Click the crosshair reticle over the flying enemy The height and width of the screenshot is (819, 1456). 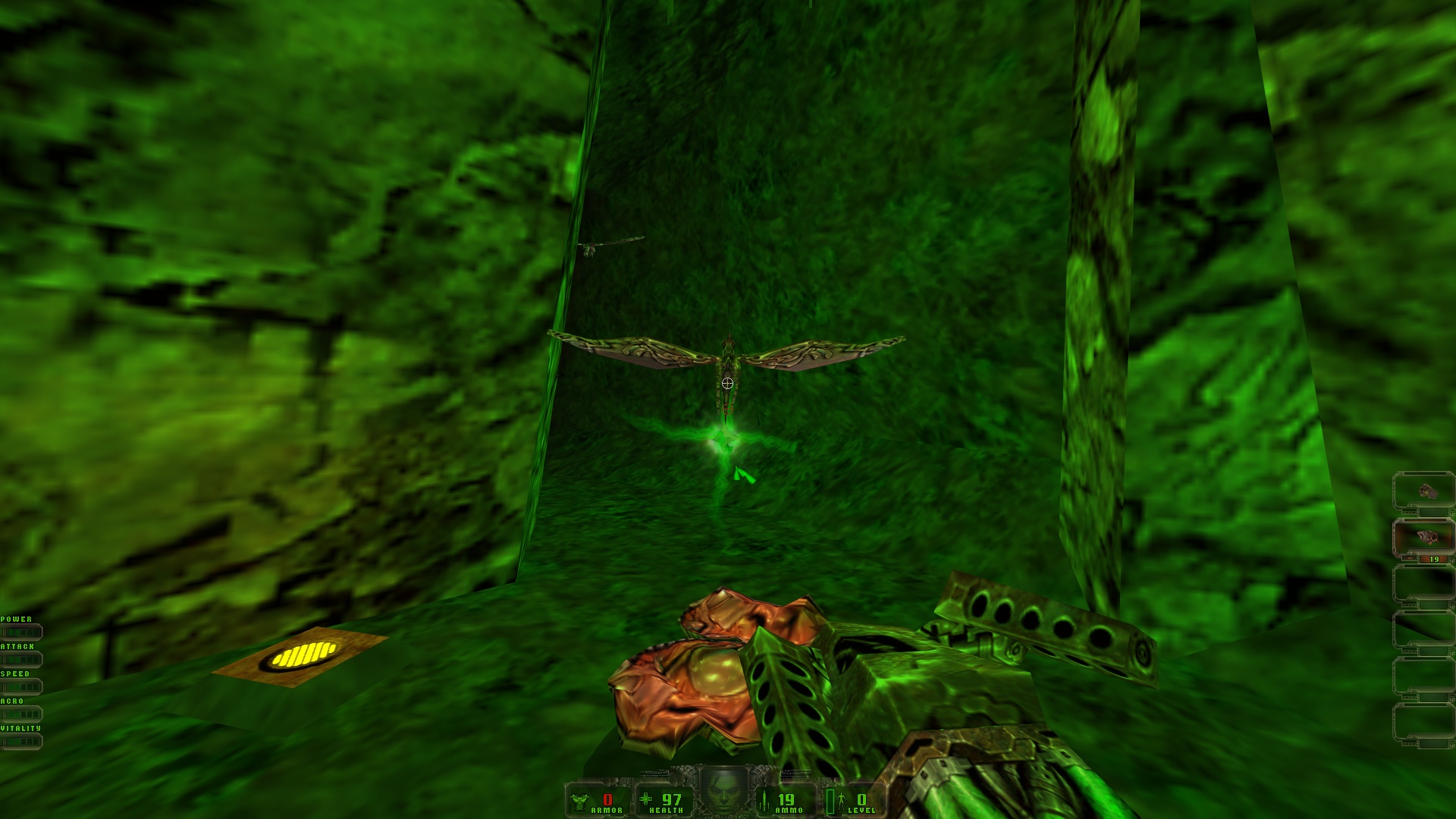[x=726, y=383]
